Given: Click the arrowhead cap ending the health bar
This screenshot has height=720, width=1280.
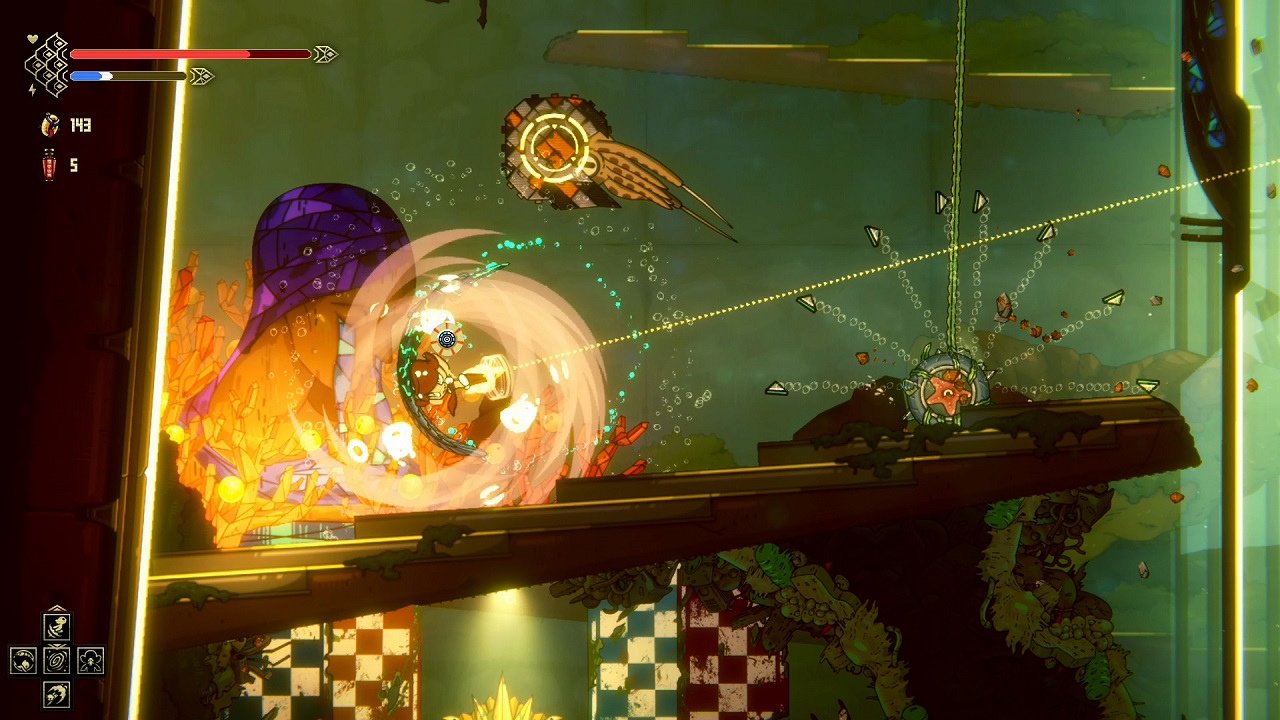Looking at the screenshot, I should point(326,53).
